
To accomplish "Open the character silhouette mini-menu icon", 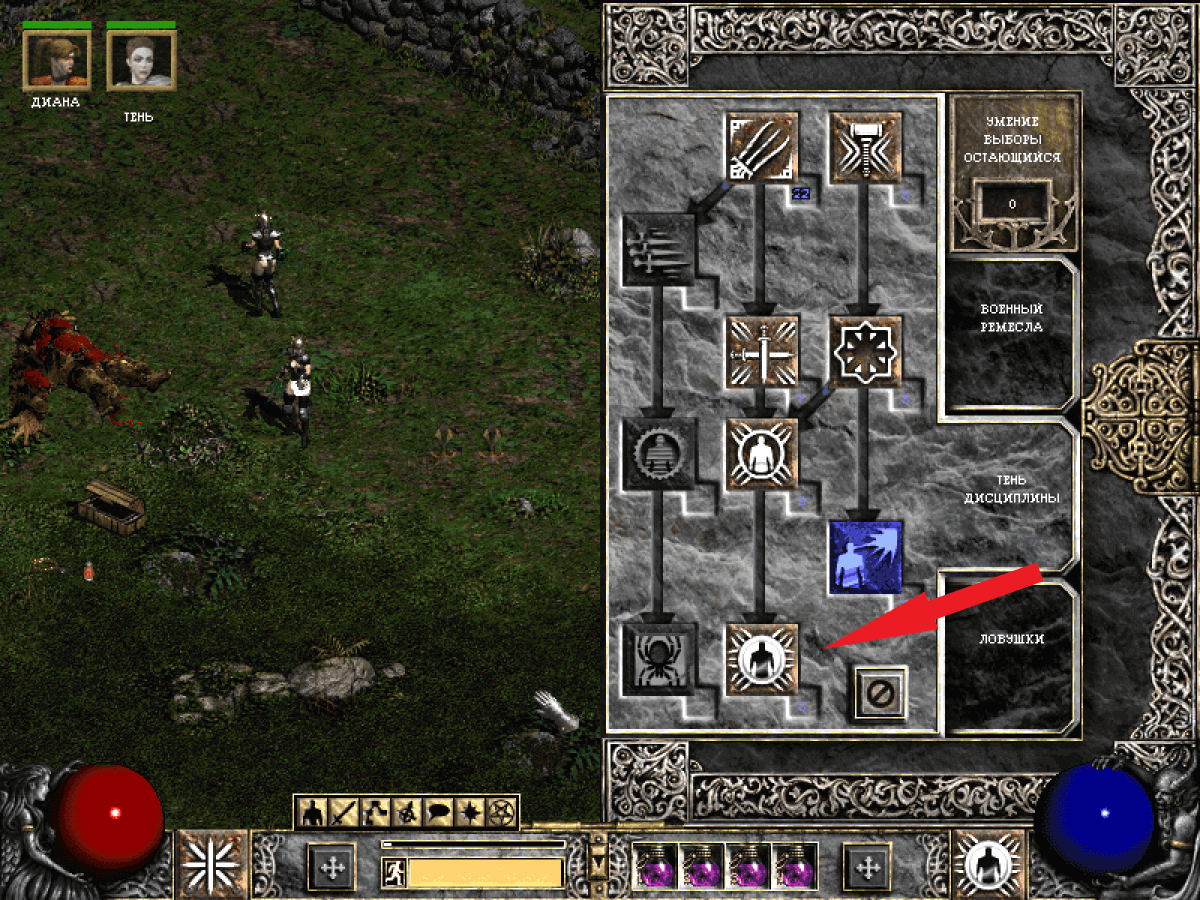I will point(314,813).
